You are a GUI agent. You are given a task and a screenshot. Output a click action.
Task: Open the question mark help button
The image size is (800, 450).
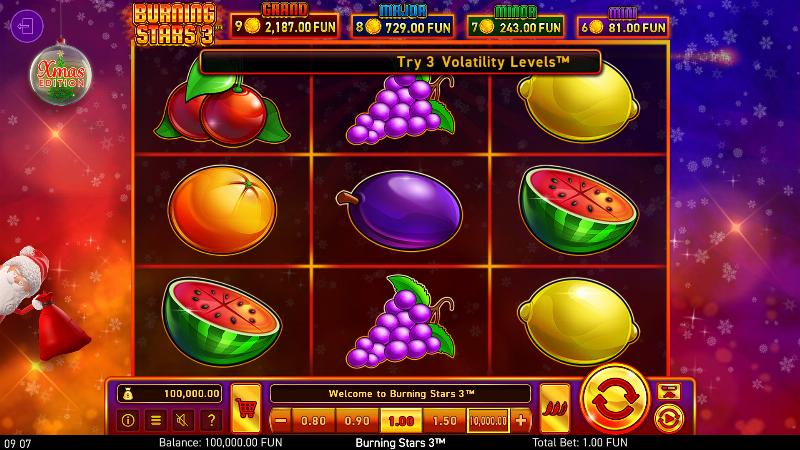(x=209, y=419)
